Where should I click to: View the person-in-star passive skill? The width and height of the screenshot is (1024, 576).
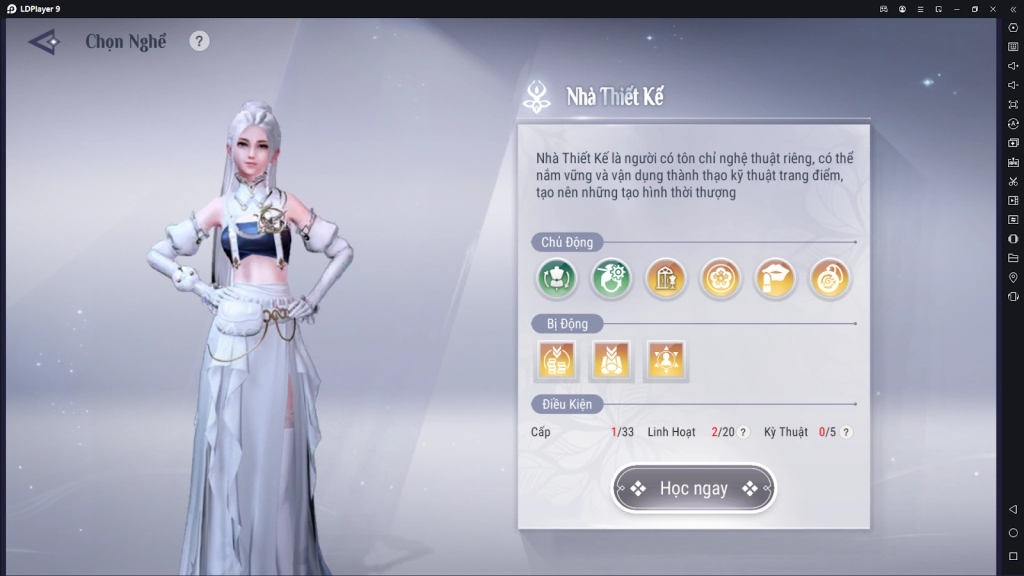[665, 360]
